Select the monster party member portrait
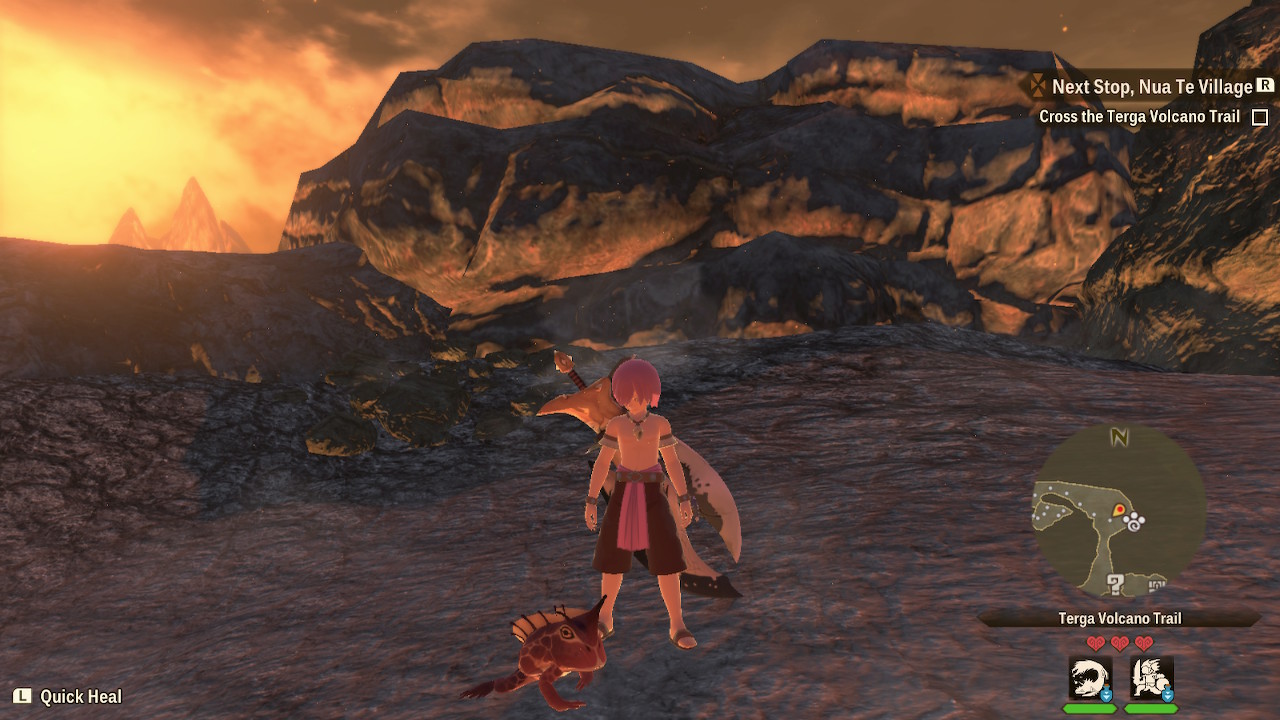This screenshot has width=1280, height=720. 1089,678
